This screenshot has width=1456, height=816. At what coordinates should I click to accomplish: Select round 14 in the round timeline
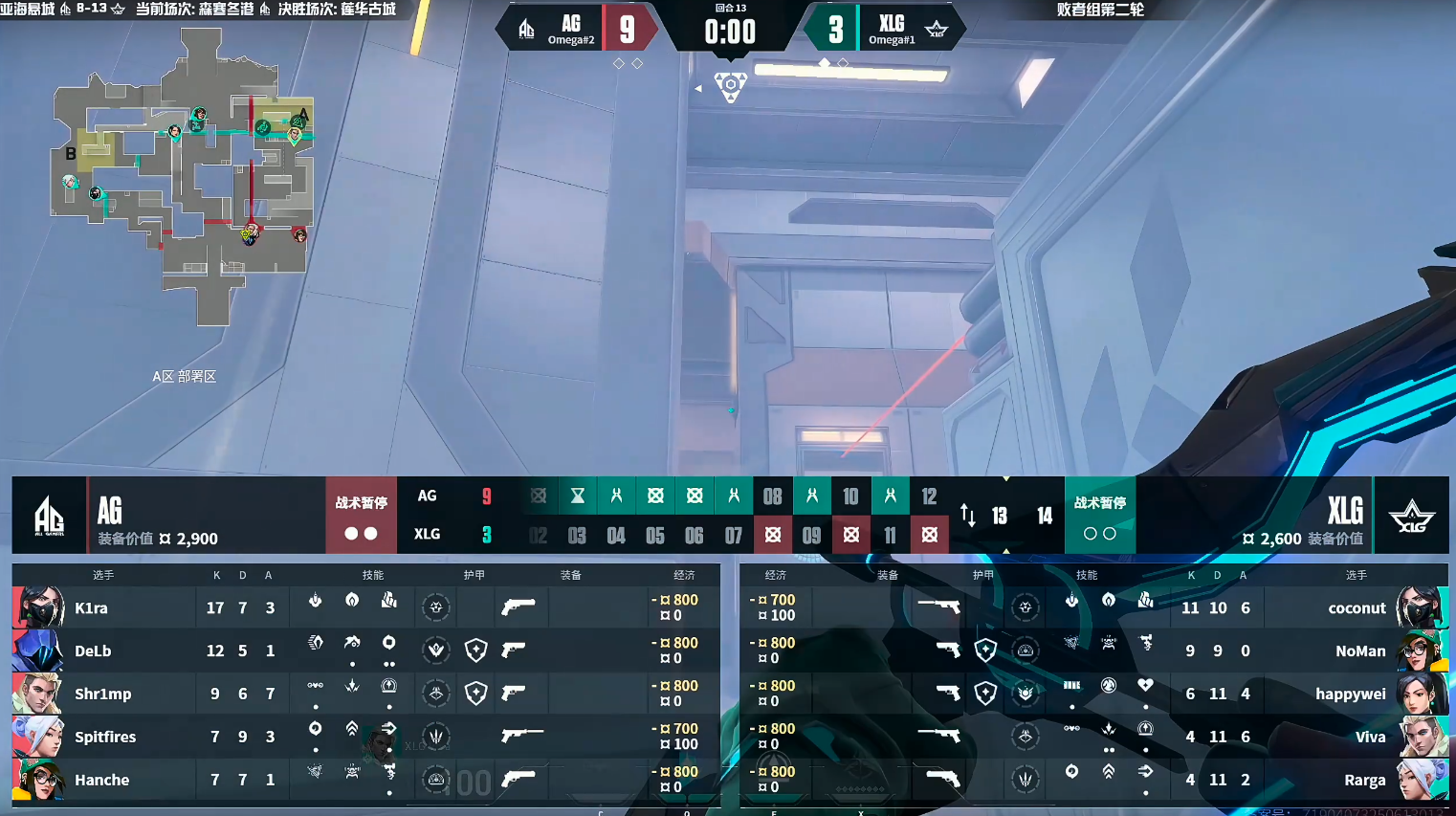1045,517
